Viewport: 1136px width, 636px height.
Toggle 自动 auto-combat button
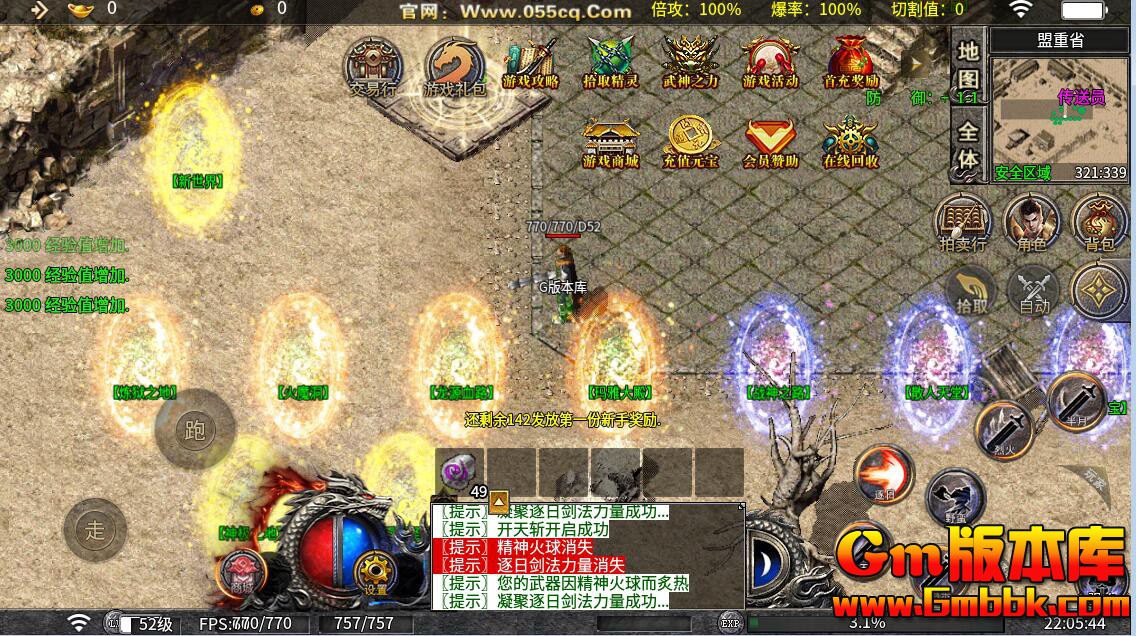coord(1033,290)
